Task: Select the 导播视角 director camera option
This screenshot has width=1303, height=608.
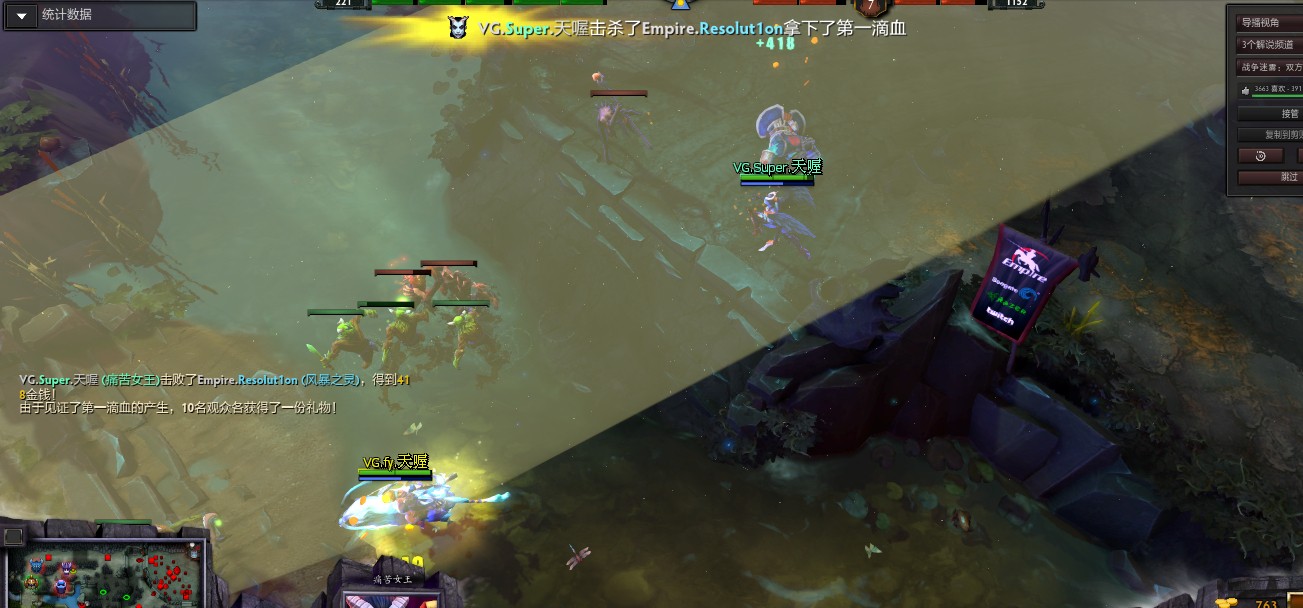Action: tap(1269, 22)
